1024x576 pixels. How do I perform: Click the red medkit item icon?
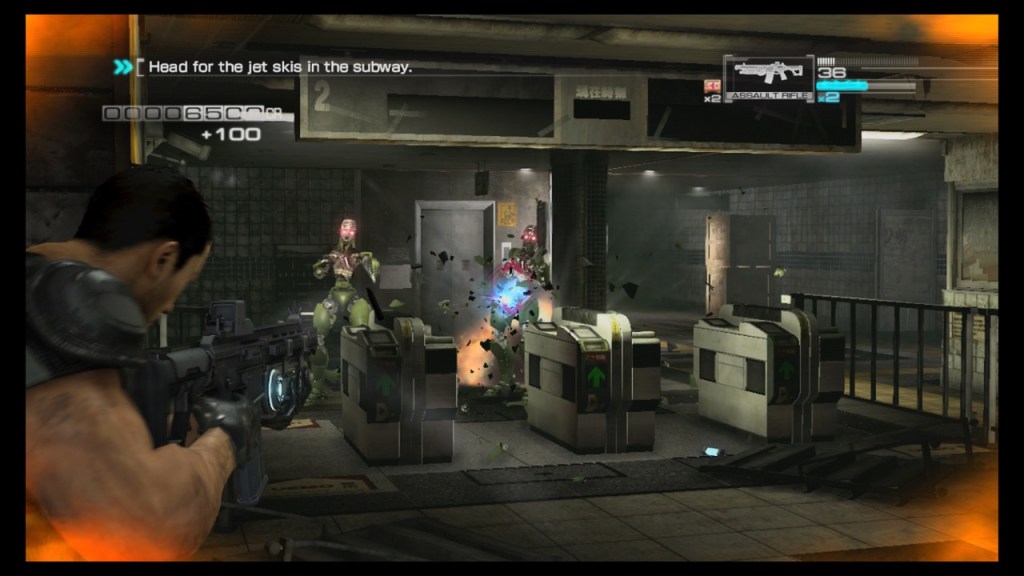[712, 86]
